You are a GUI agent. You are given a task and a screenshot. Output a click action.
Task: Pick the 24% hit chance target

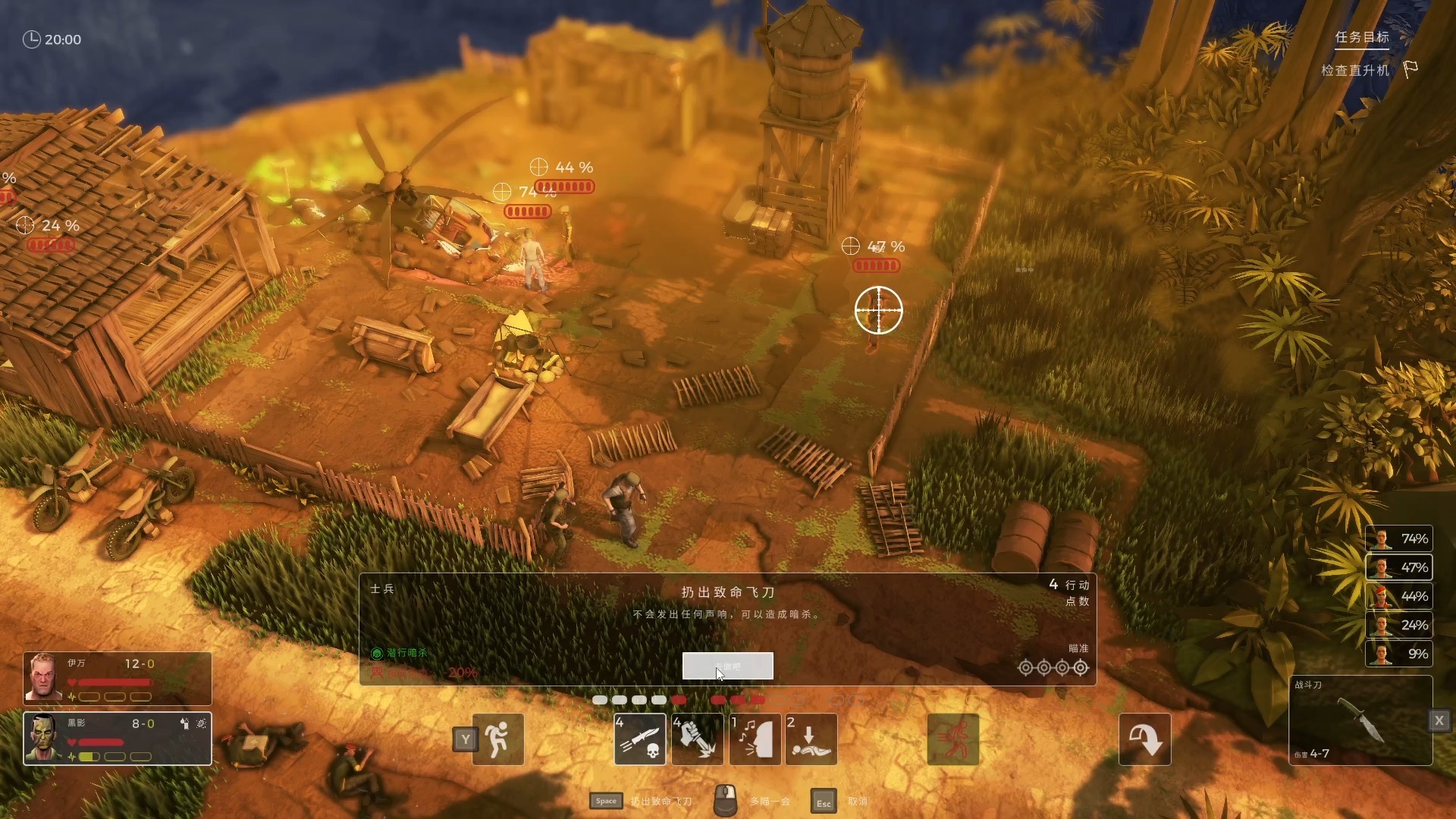point(1399,625)
